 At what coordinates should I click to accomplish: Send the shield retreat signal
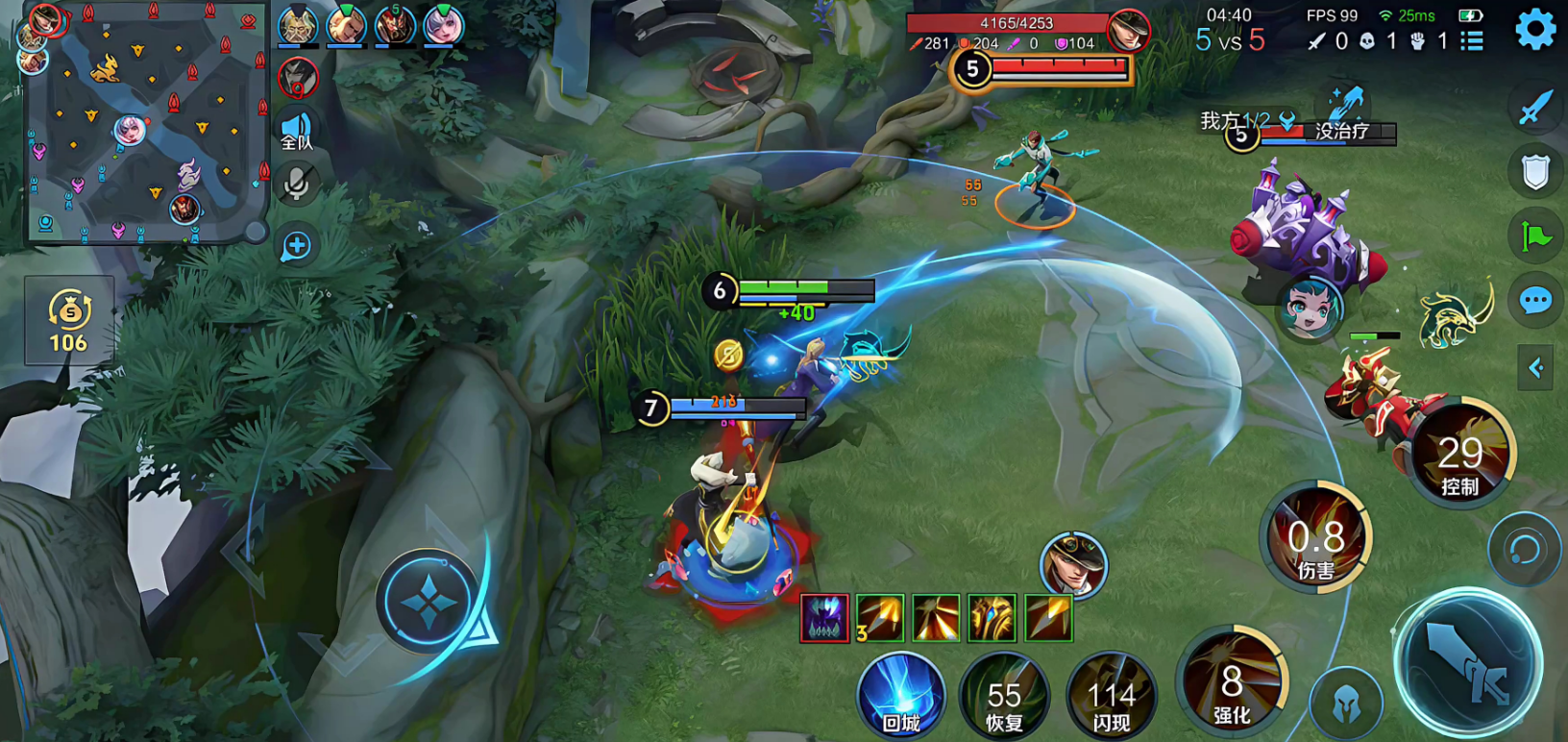[1535, 173]
